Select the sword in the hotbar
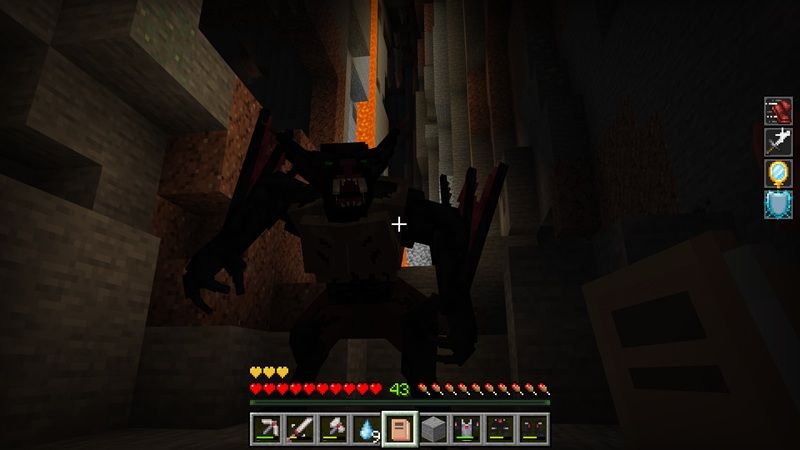Image resolution: width=800 pixels, height=450 pixels. (x=299, y=430)
